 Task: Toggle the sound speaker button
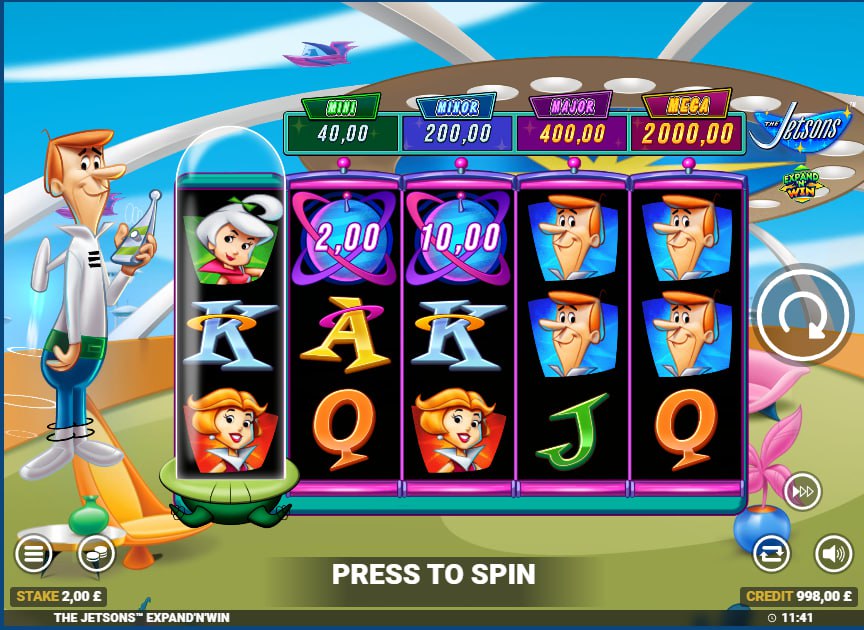coord(833,553)
